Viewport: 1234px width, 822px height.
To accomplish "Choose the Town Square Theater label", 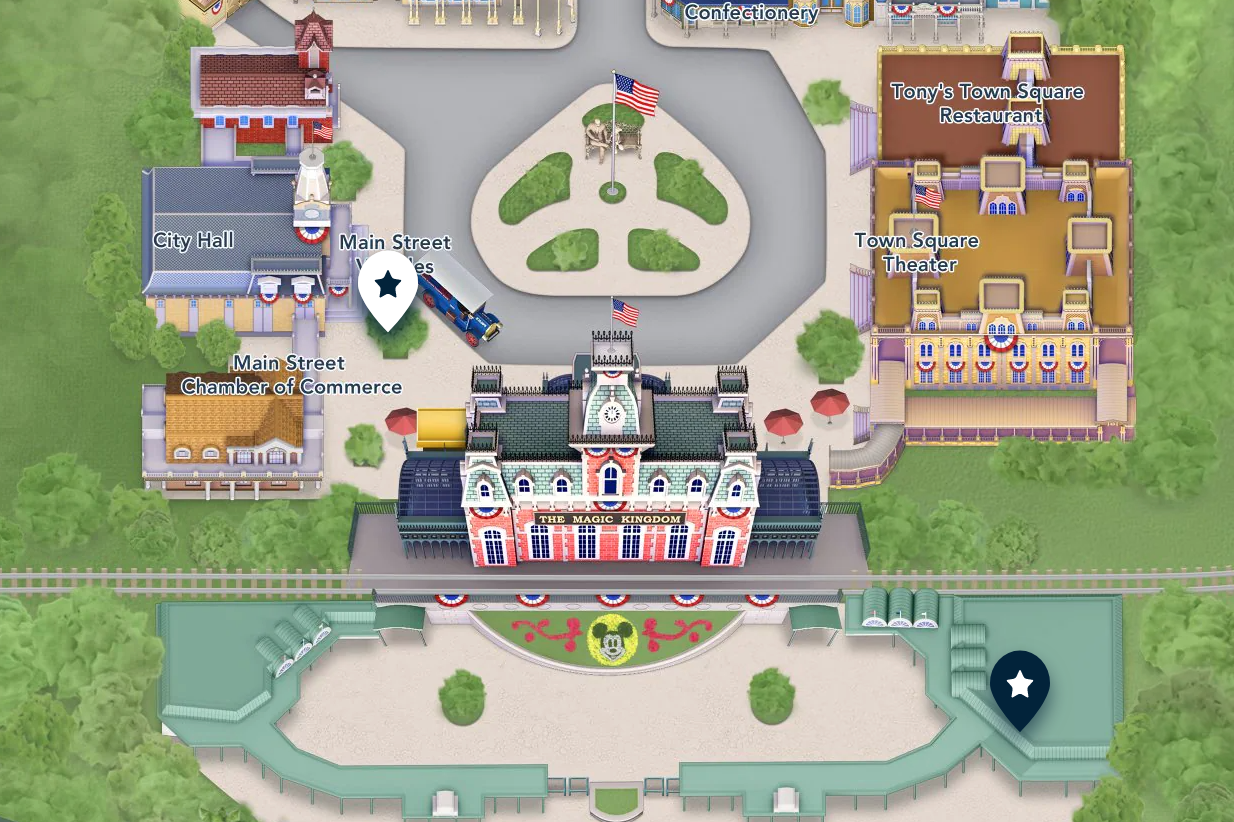I will point(917,252).
